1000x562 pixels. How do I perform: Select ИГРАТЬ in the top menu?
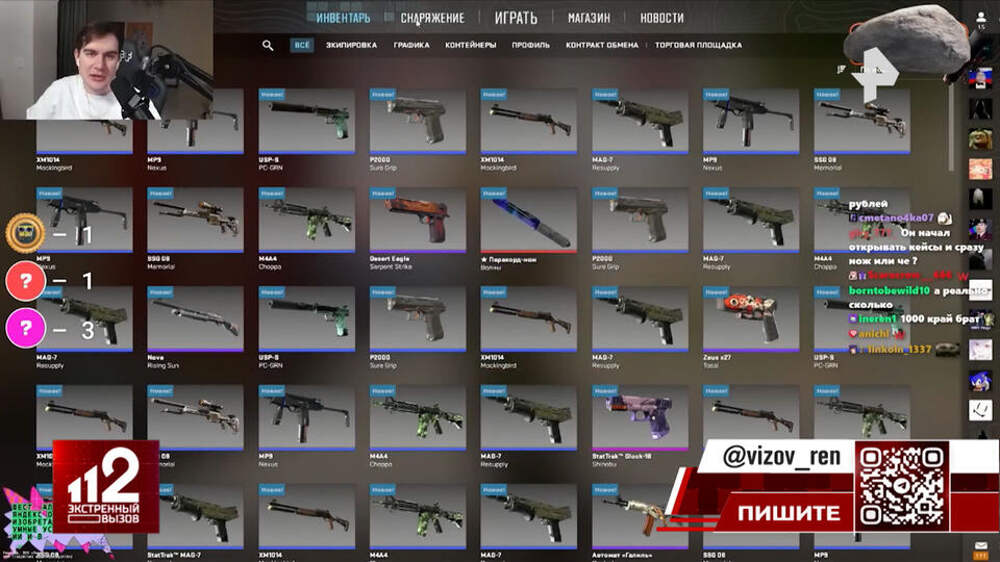tap(515, 18)
